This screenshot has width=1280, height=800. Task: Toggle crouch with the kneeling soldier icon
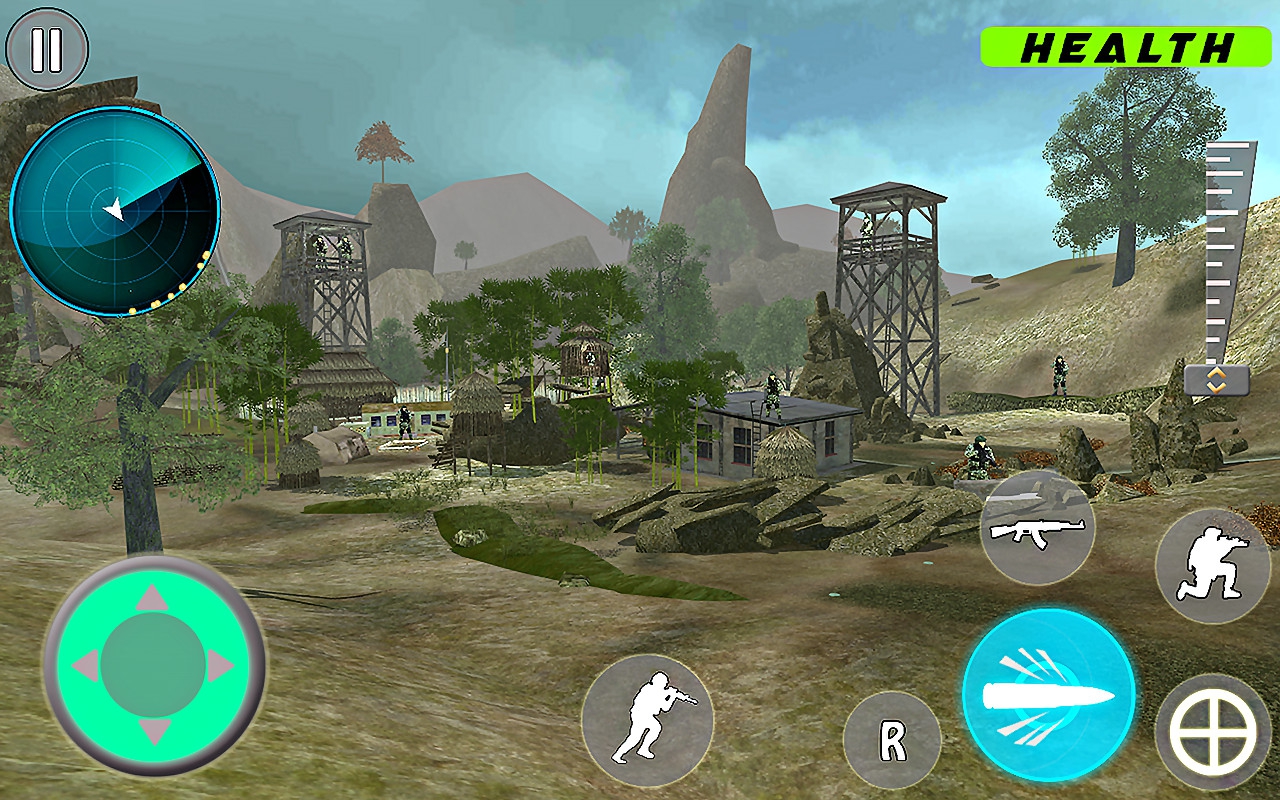[x=1212, y=566]
